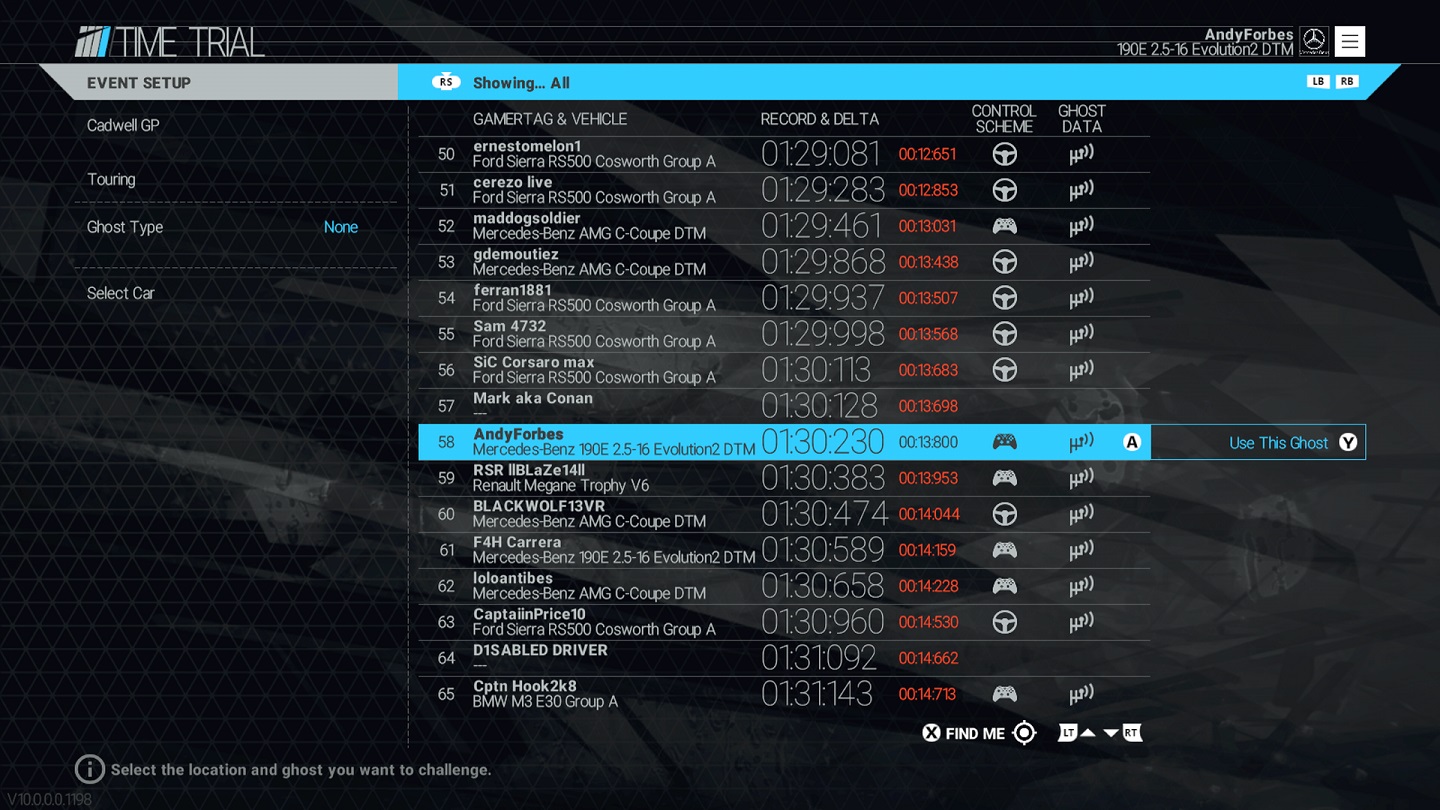Select the row for SiC Corsaro max

(x=600, y=369)
